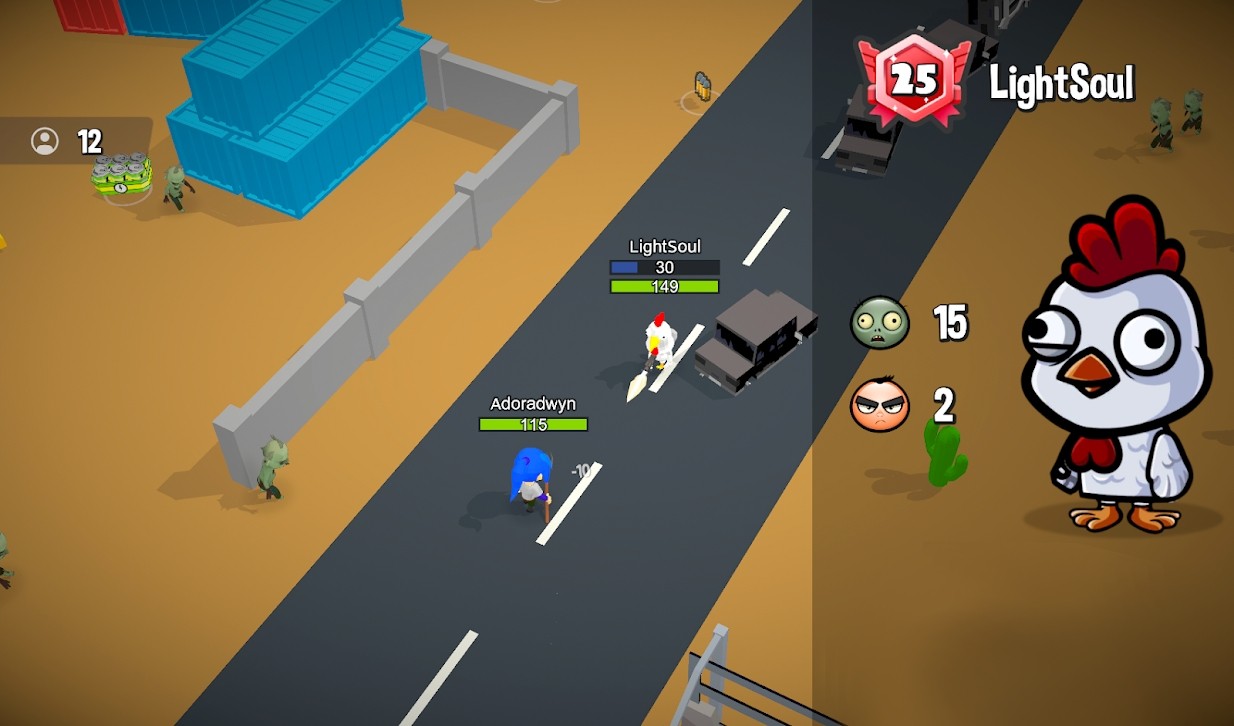Select the level 25 red badge
This screenshot has height=726, width=1234.
tap(913, 82)
